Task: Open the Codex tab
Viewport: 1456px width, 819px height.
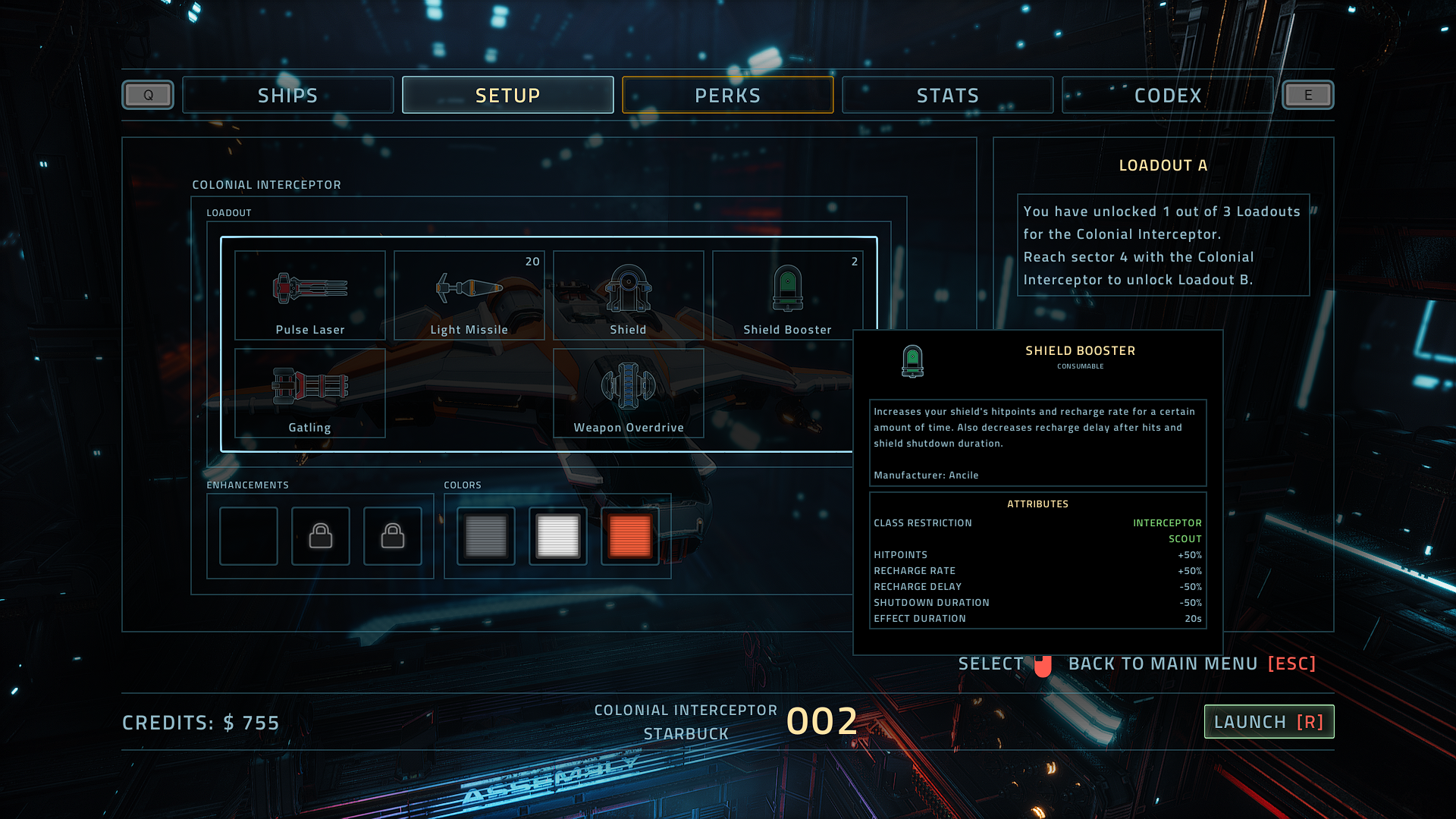Action: pyautogui.click(x=1167, y=96)
